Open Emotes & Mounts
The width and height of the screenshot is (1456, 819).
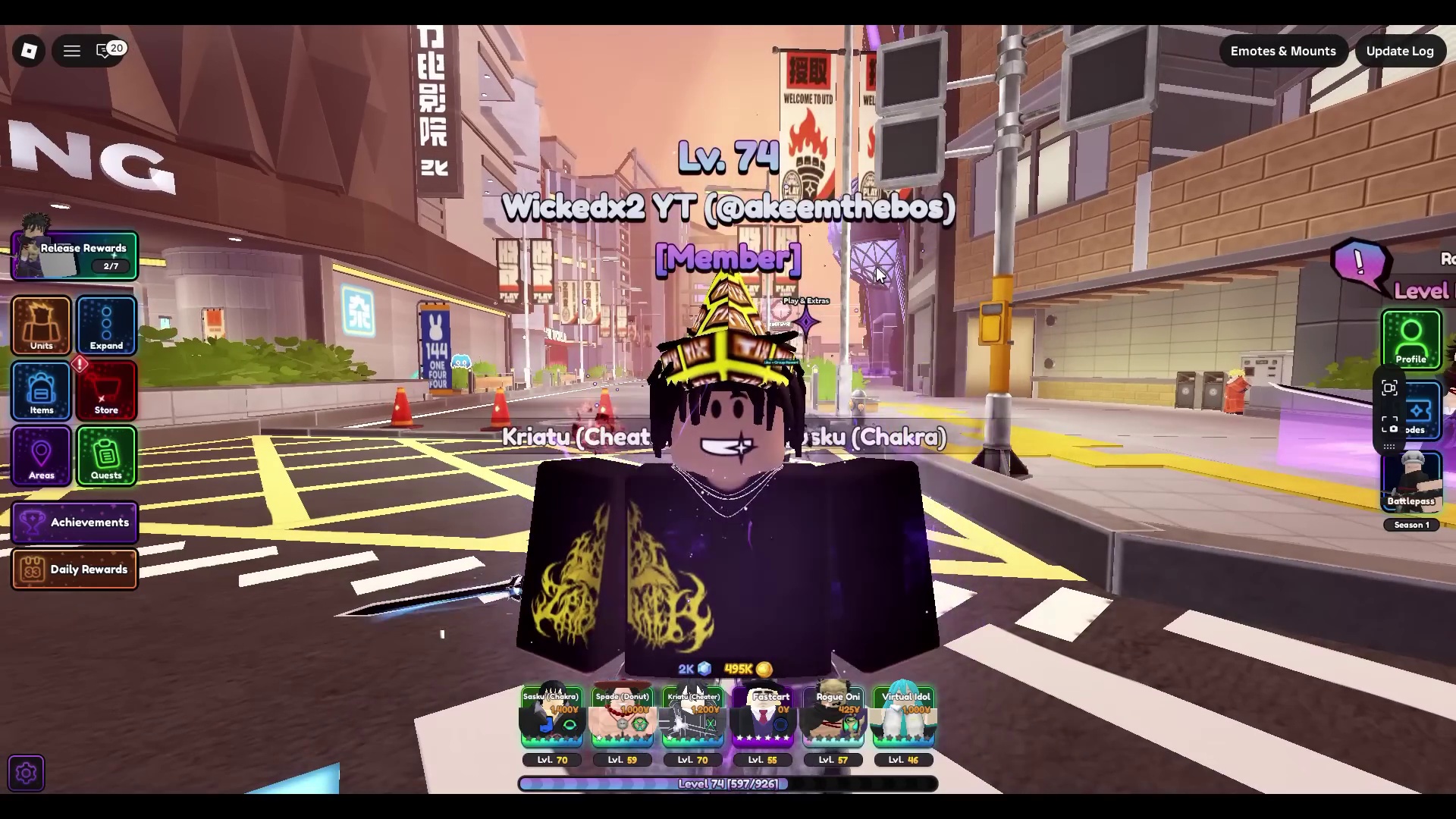[x=1283, y=51]
